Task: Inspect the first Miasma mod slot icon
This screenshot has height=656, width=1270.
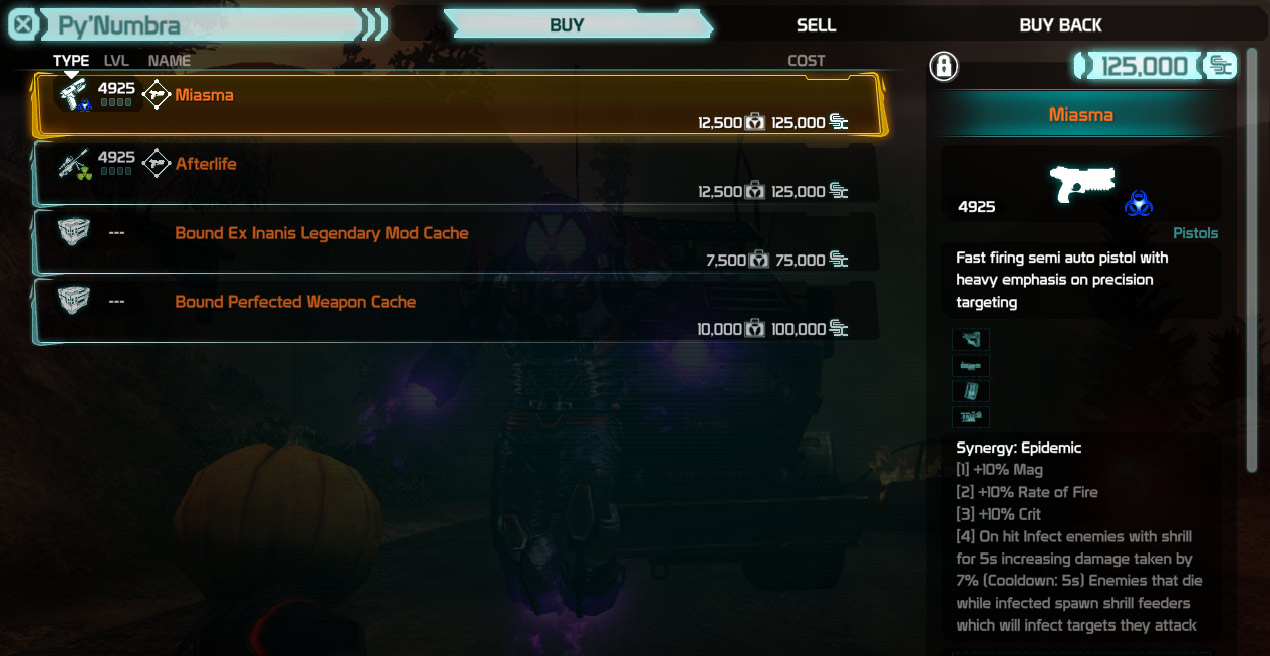Action: (x=970, y=340)
